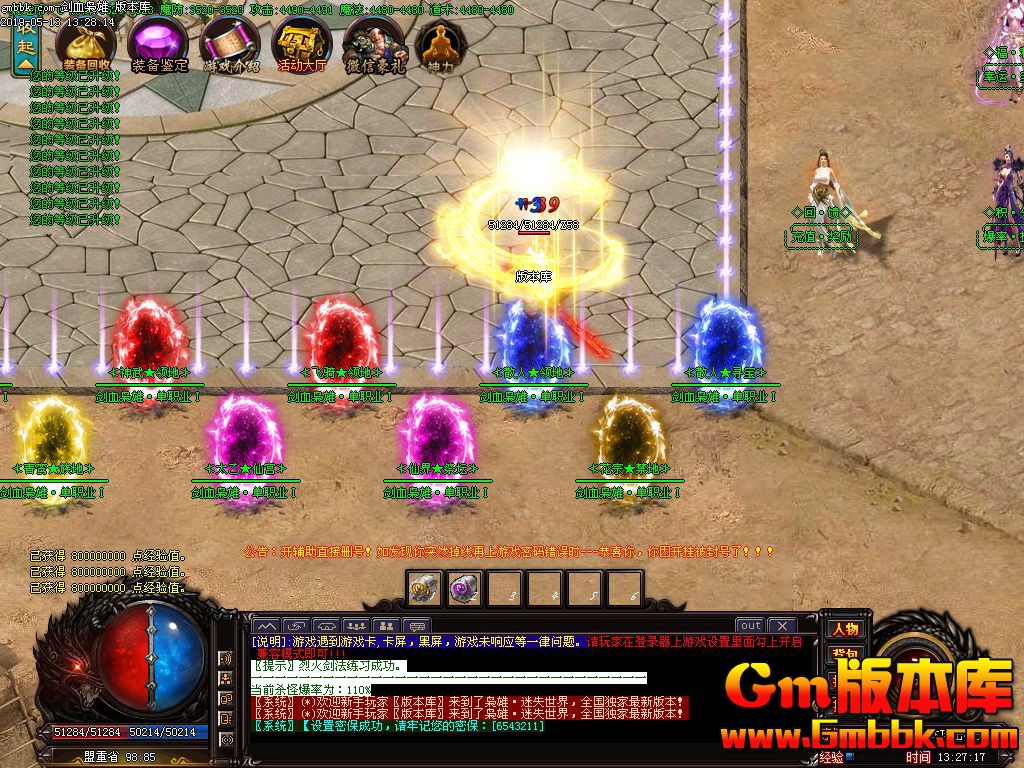
Task: Open the 活动大厅 treasure chest icon
Action: click(302, 43)
